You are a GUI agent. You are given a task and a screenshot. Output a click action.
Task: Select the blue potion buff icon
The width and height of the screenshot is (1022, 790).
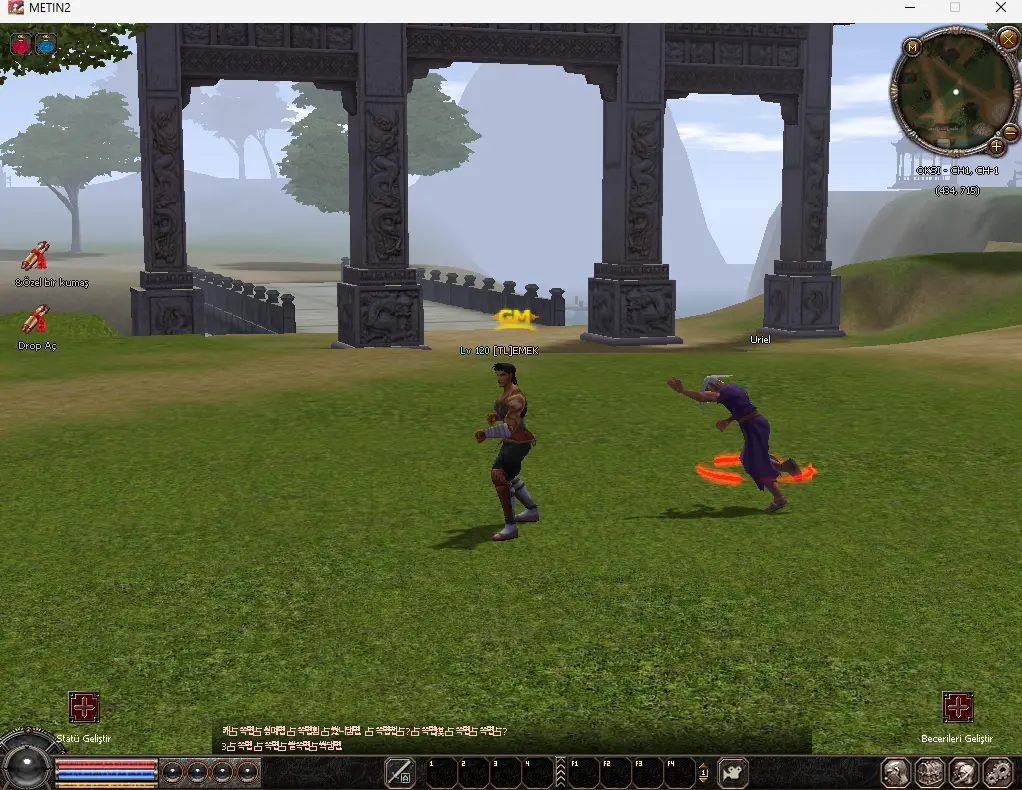click(46, 44)
